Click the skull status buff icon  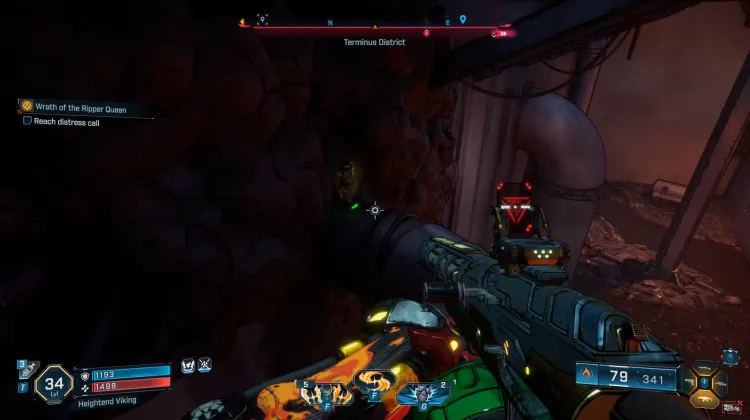(x=205, y=367)
